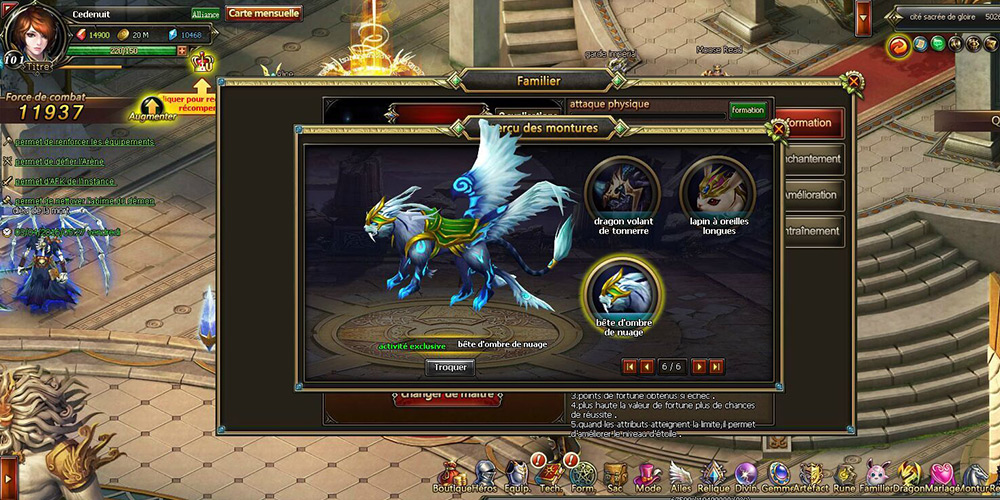
Task: Jump to the last mount page
Action: click(716, 367)
